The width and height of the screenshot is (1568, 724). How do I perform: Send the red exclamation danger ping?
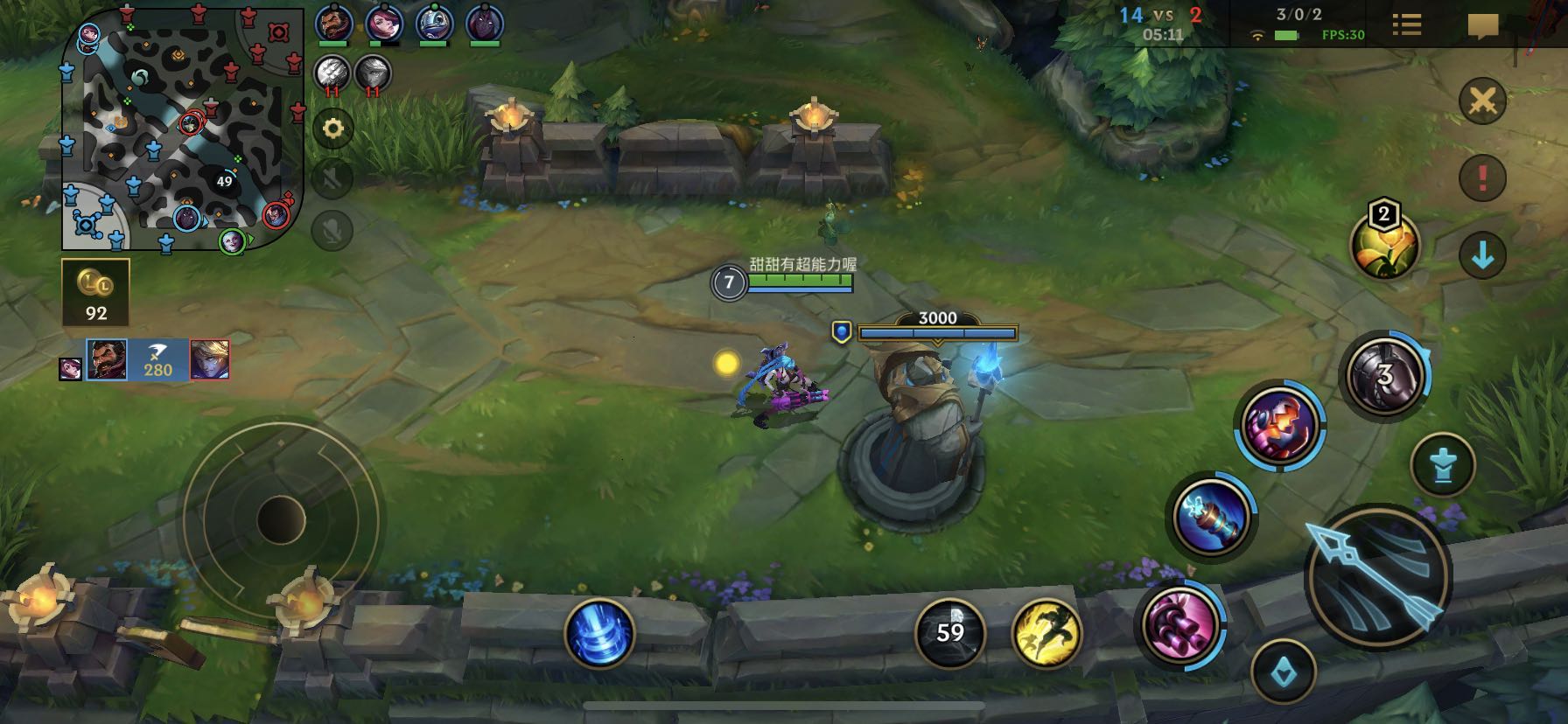tap(1482, 178)
